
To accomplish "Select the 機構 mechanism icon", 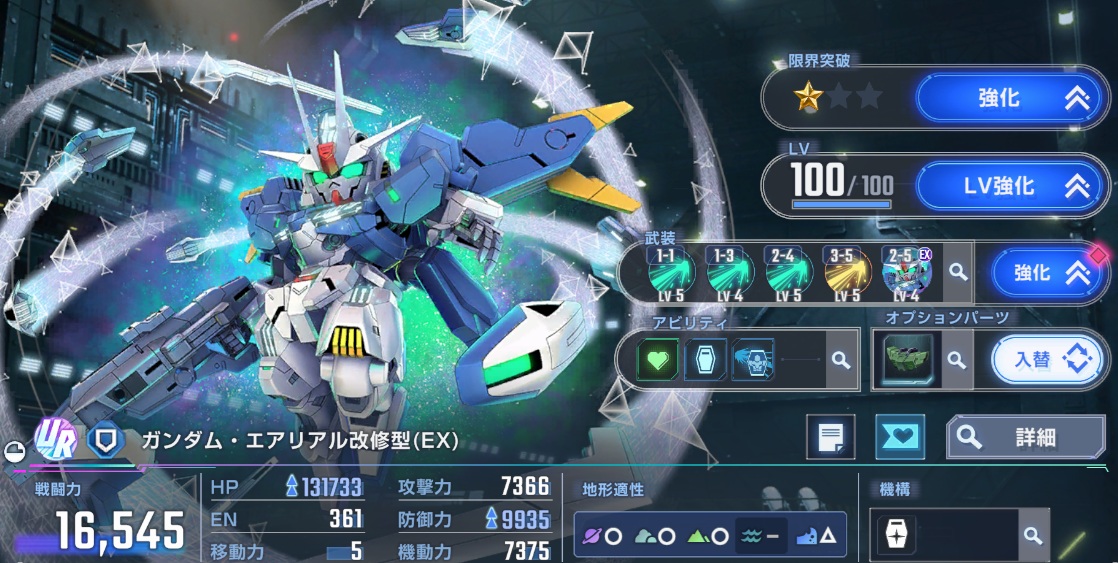I will coord(897,536).
